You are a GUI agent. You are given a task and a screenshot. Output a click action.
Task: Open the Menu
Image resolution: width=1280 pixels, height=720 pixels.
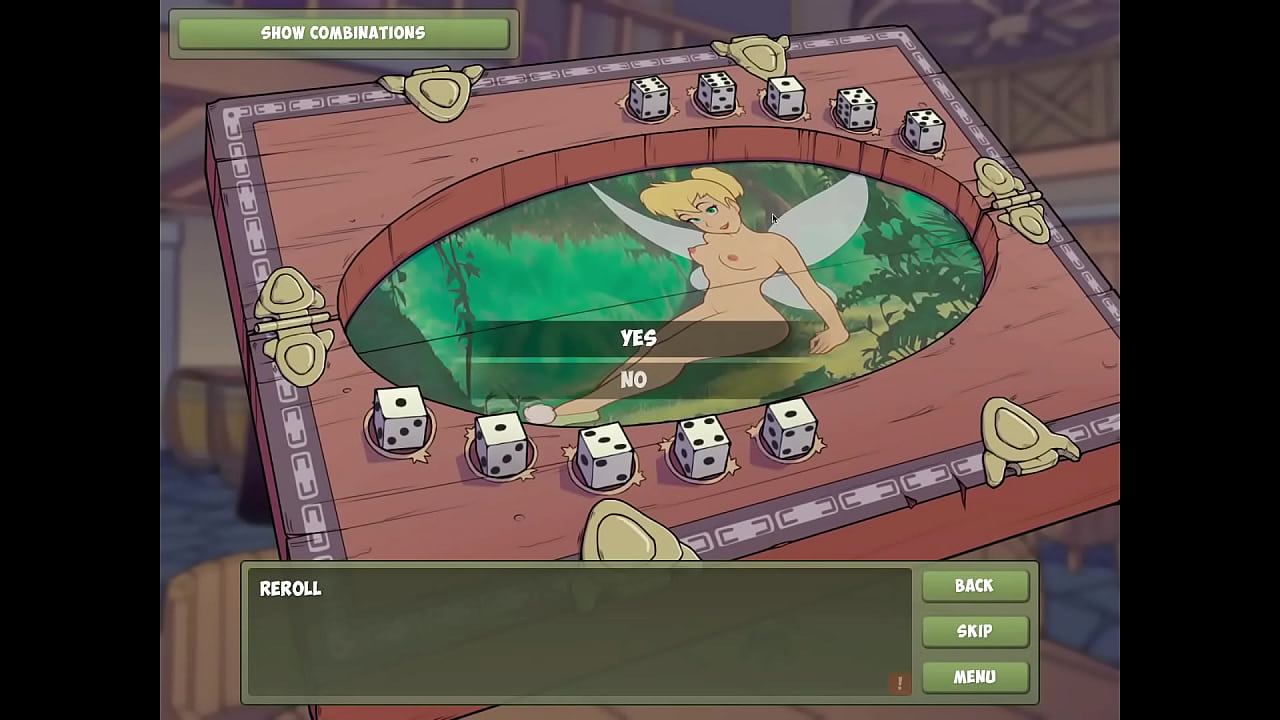click(974, 677)
